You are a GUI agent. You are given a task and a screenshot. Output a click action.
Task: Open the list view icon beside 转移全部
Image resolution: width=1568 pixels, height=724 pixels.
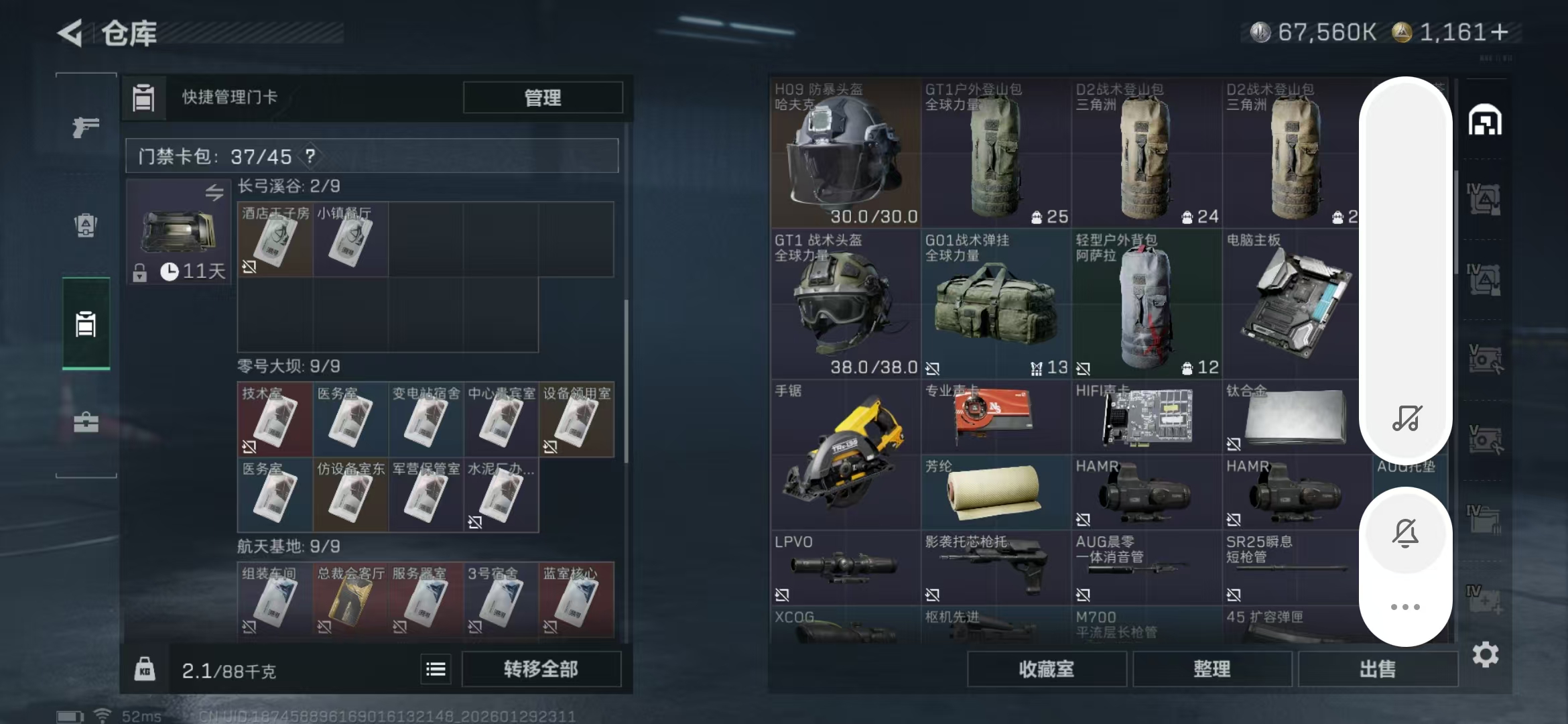pos(436,668)
